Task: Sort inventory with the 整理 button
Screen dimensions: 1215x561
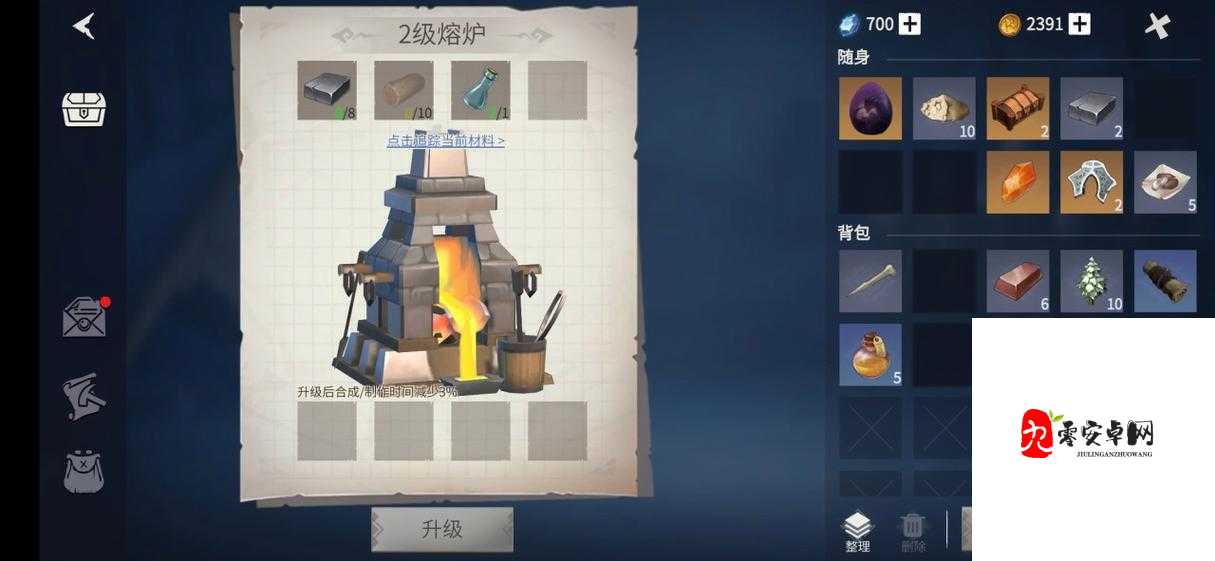Action: 858,531
